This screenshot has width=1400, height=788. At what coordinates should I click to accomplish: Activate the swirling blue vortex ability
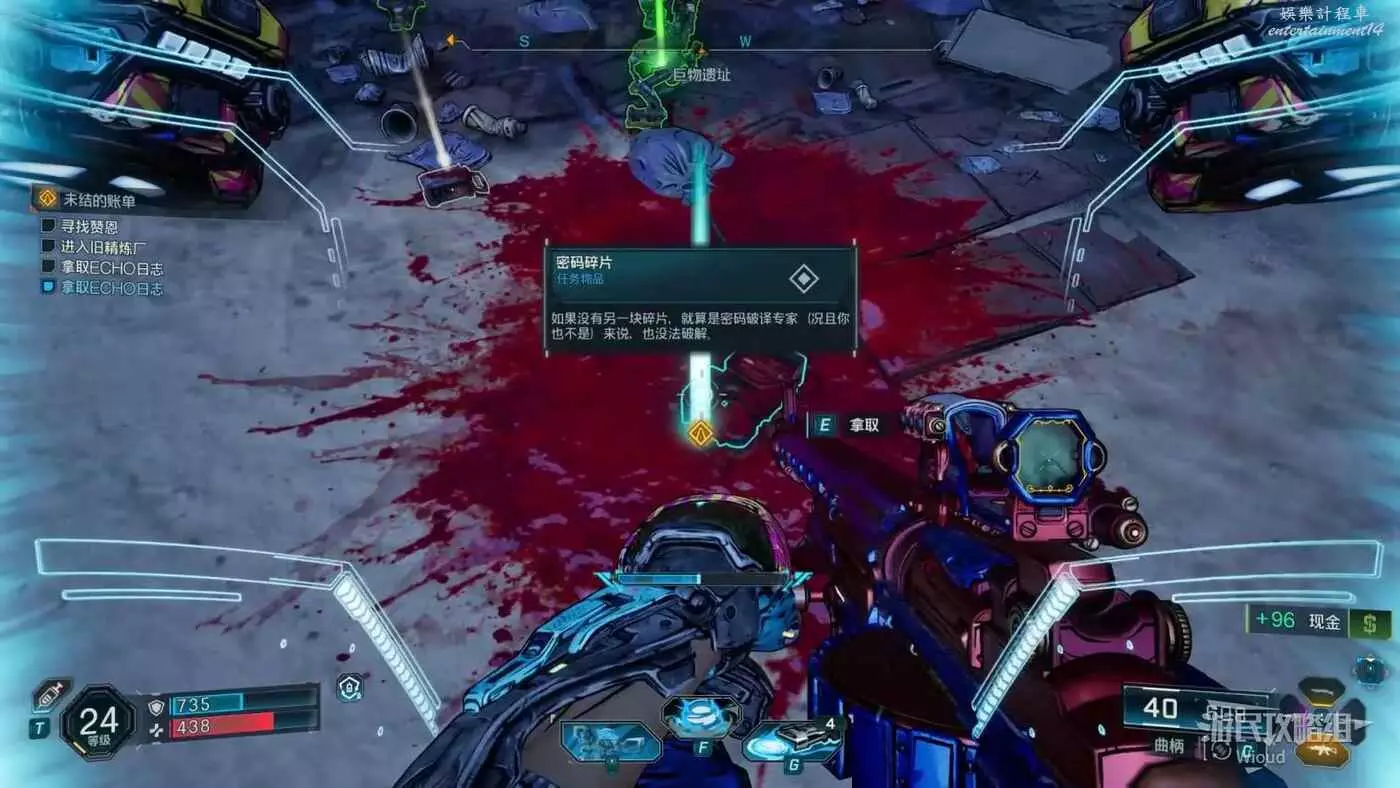point(701,715)
